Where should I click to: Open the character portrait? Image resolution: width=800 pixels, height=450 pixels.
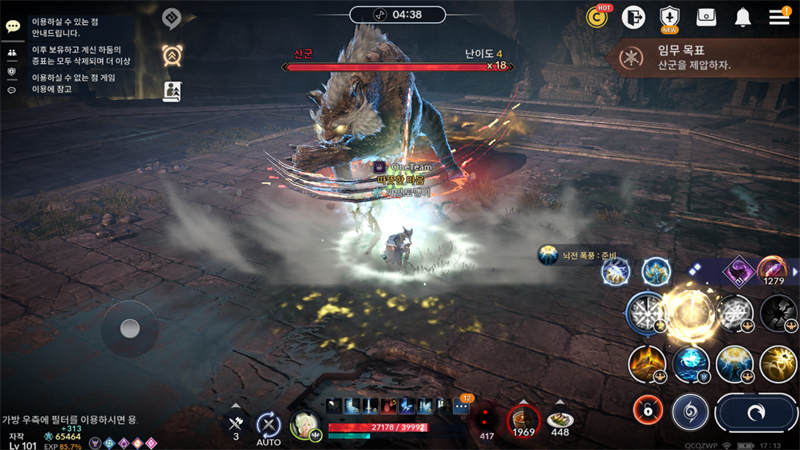304,424
